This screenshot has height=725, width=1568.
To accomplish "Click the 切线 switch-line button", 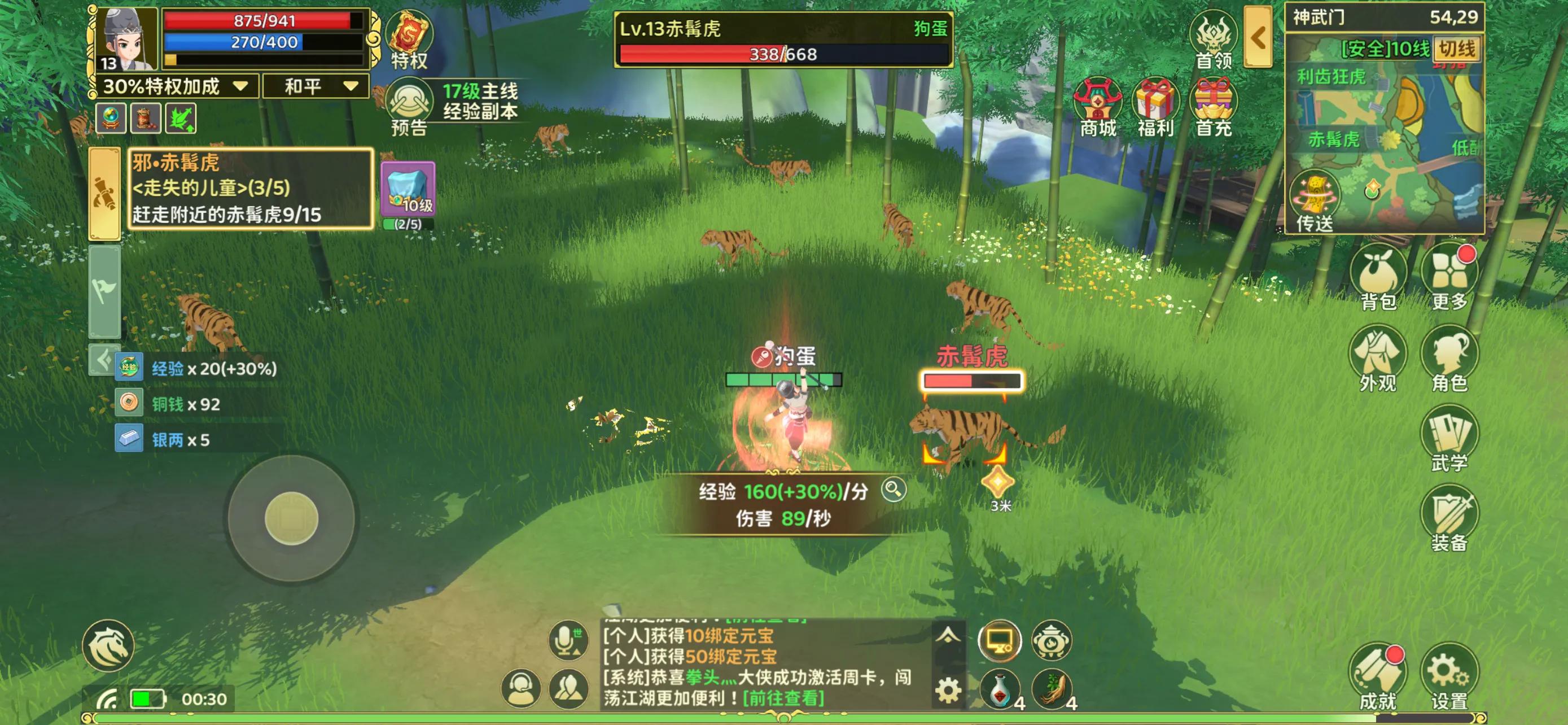I will (x=1457, y=49).
